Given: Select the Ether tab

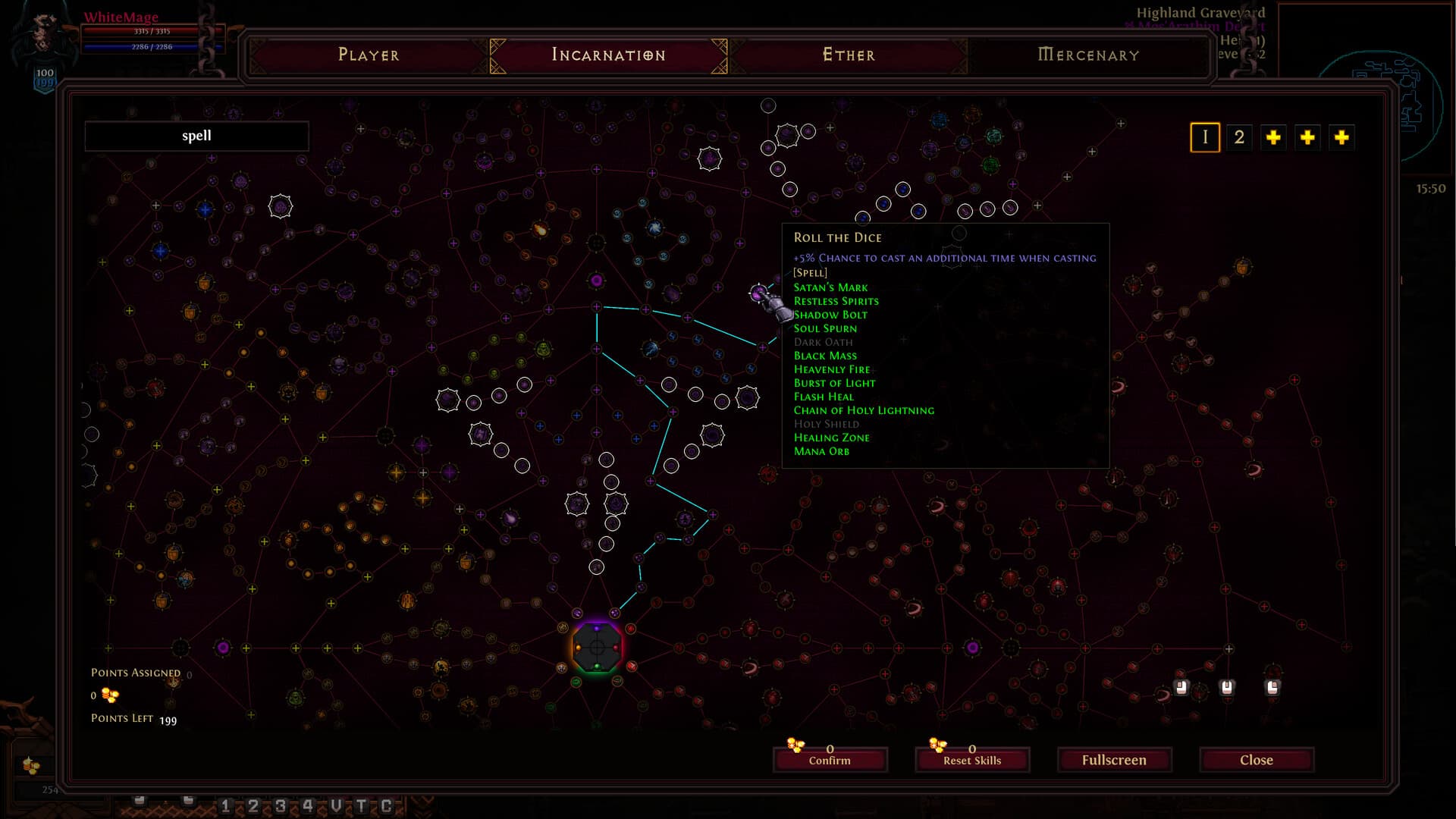Looking at the screenshot, I should [x=849, y=55].
